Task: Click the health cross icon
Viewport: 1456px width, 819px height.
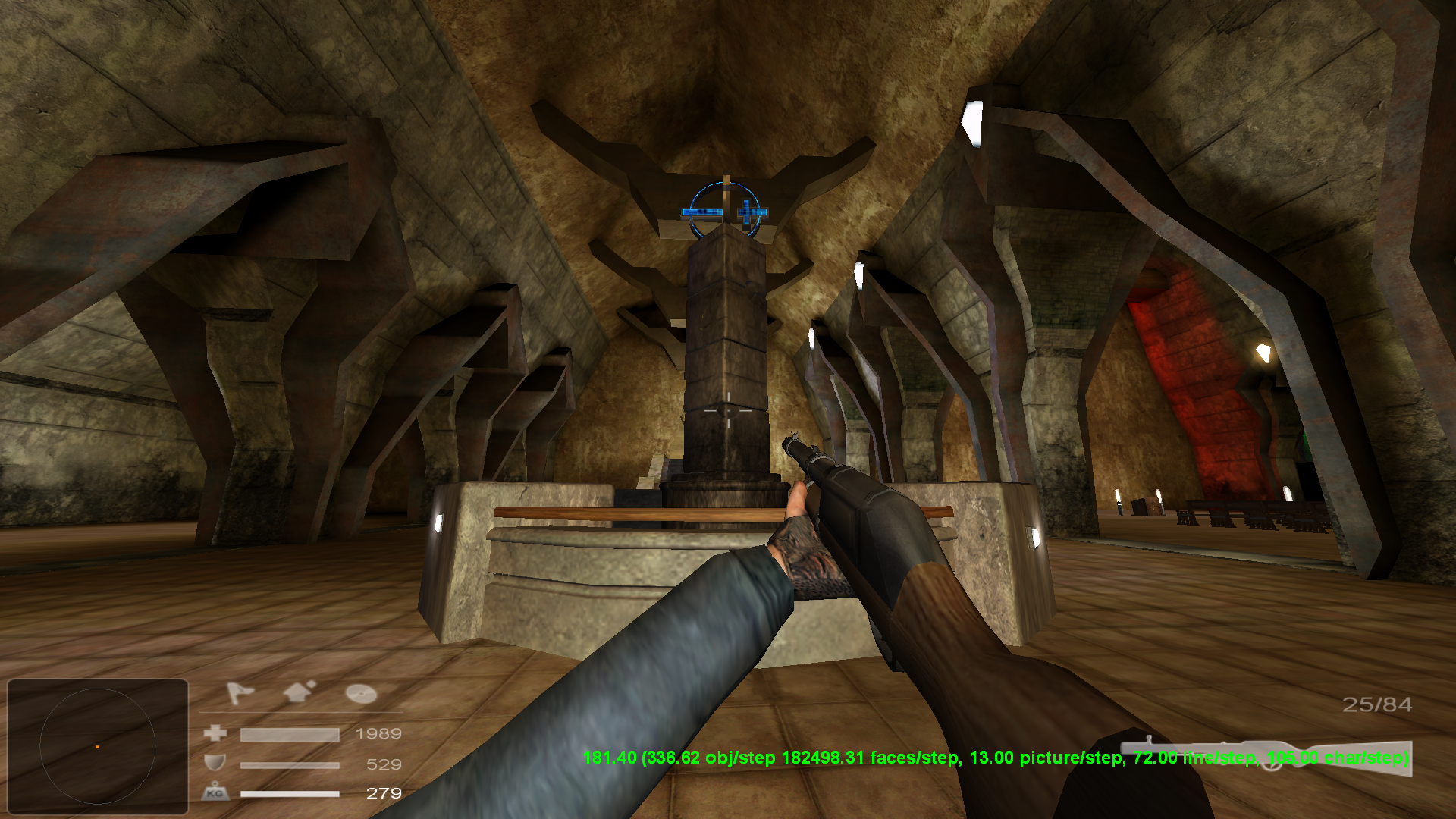Action: coord(215,733)
